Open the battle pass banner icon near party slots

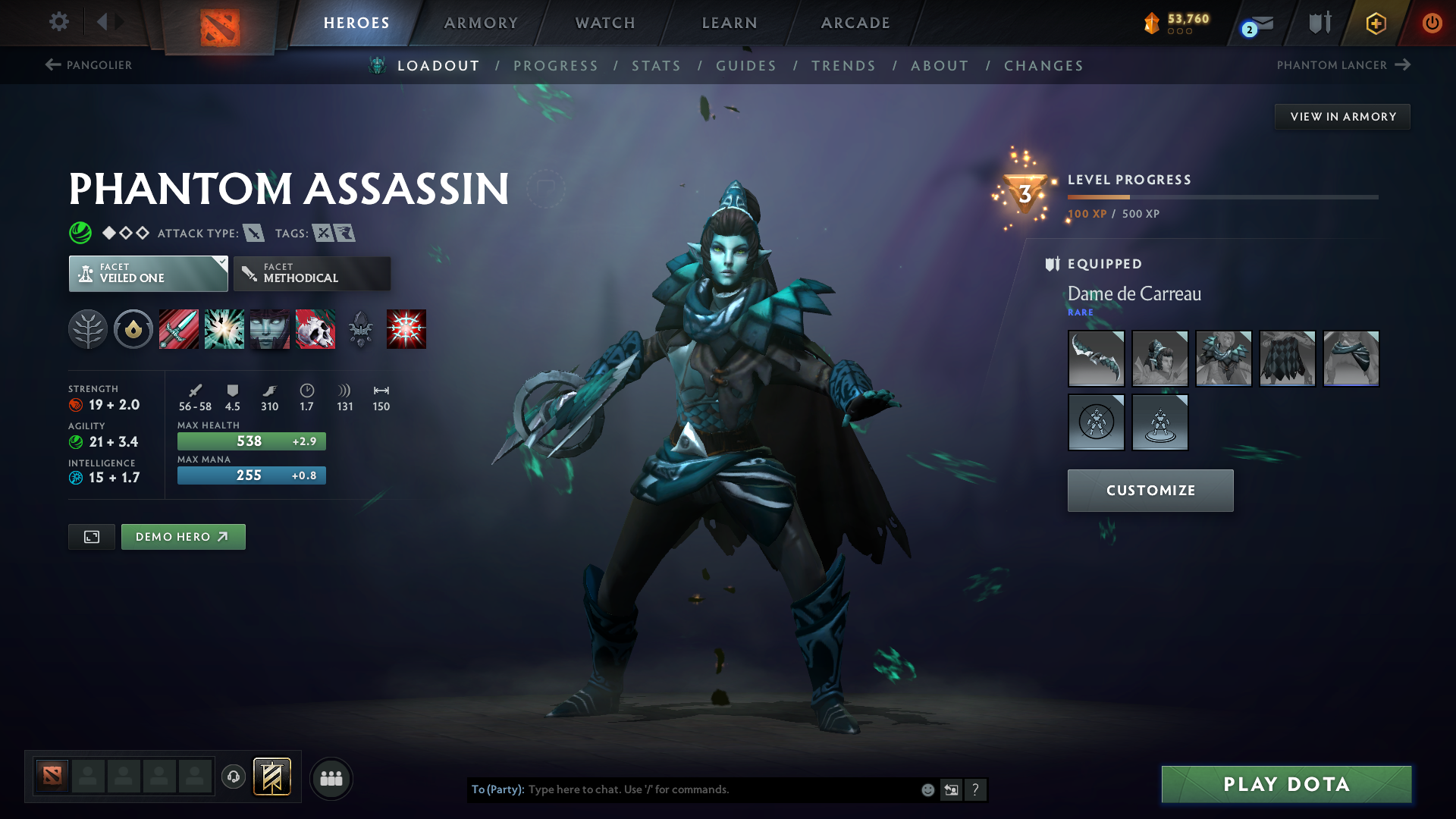(x=273, y=777)
